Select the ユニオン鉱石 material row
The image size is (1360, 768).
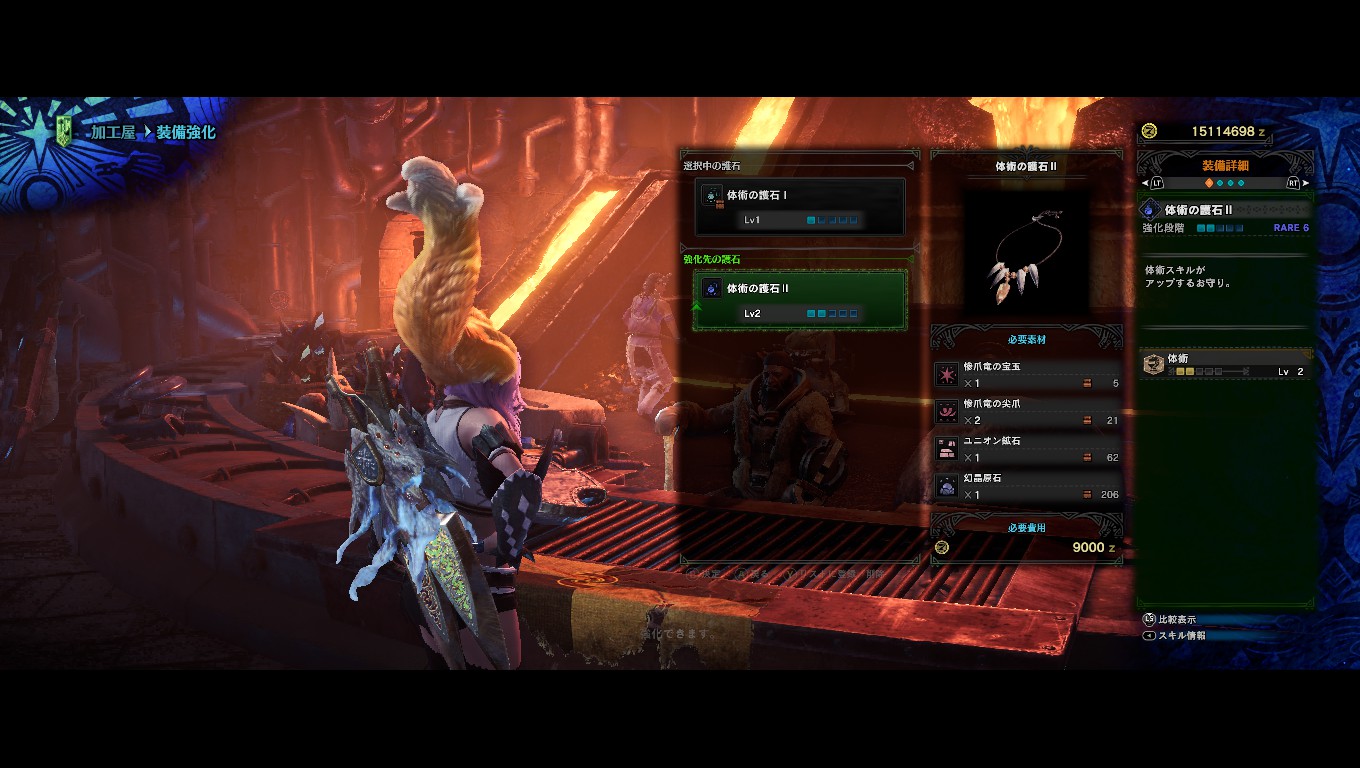click(x=1026, y=449)
